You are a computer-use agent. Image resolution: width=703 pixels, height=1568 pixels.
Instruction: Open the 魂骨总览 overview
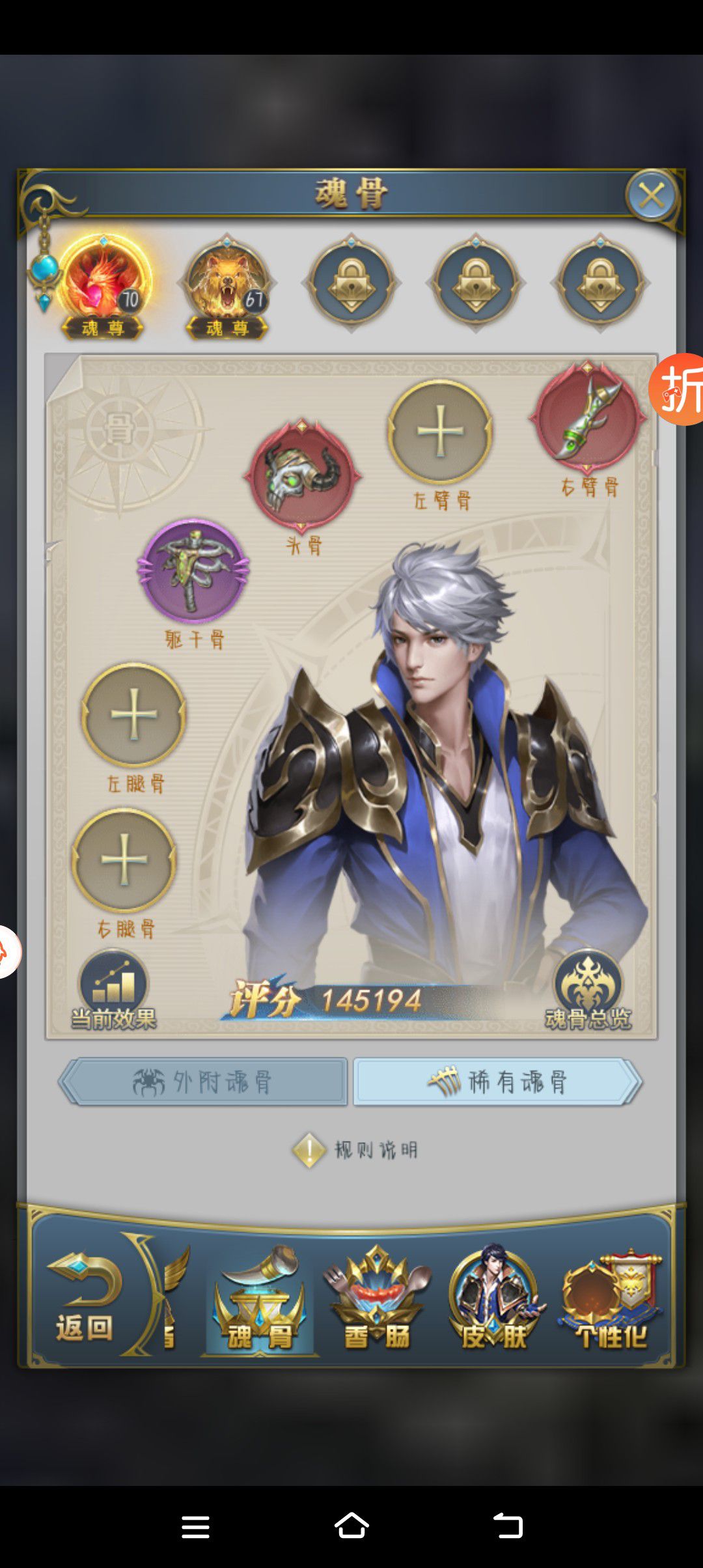[x=588, y=991]
